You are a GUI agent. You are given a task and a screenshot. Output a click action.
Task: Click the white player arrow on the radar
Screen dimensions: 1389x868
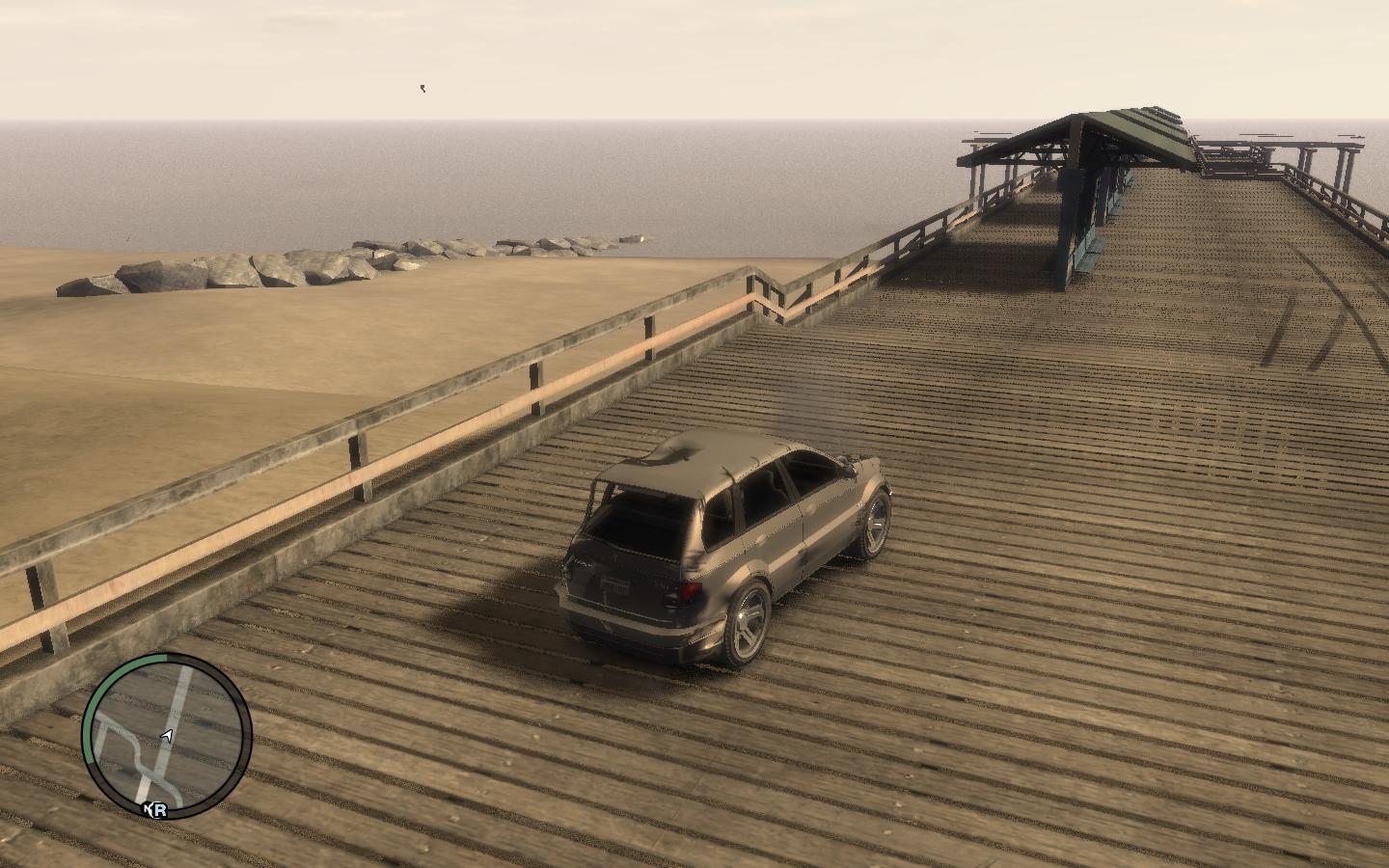167,737
